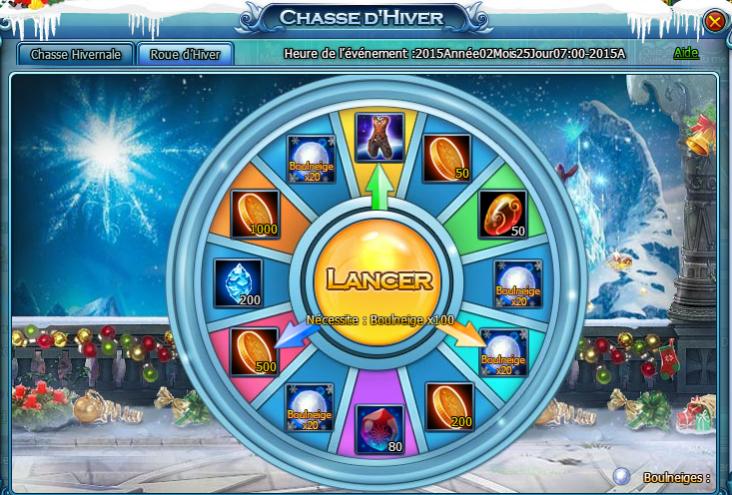This screenshot has width=732, height=495.
Task: Select the blue crystal 200 prize
Action: tap(238, 283)
